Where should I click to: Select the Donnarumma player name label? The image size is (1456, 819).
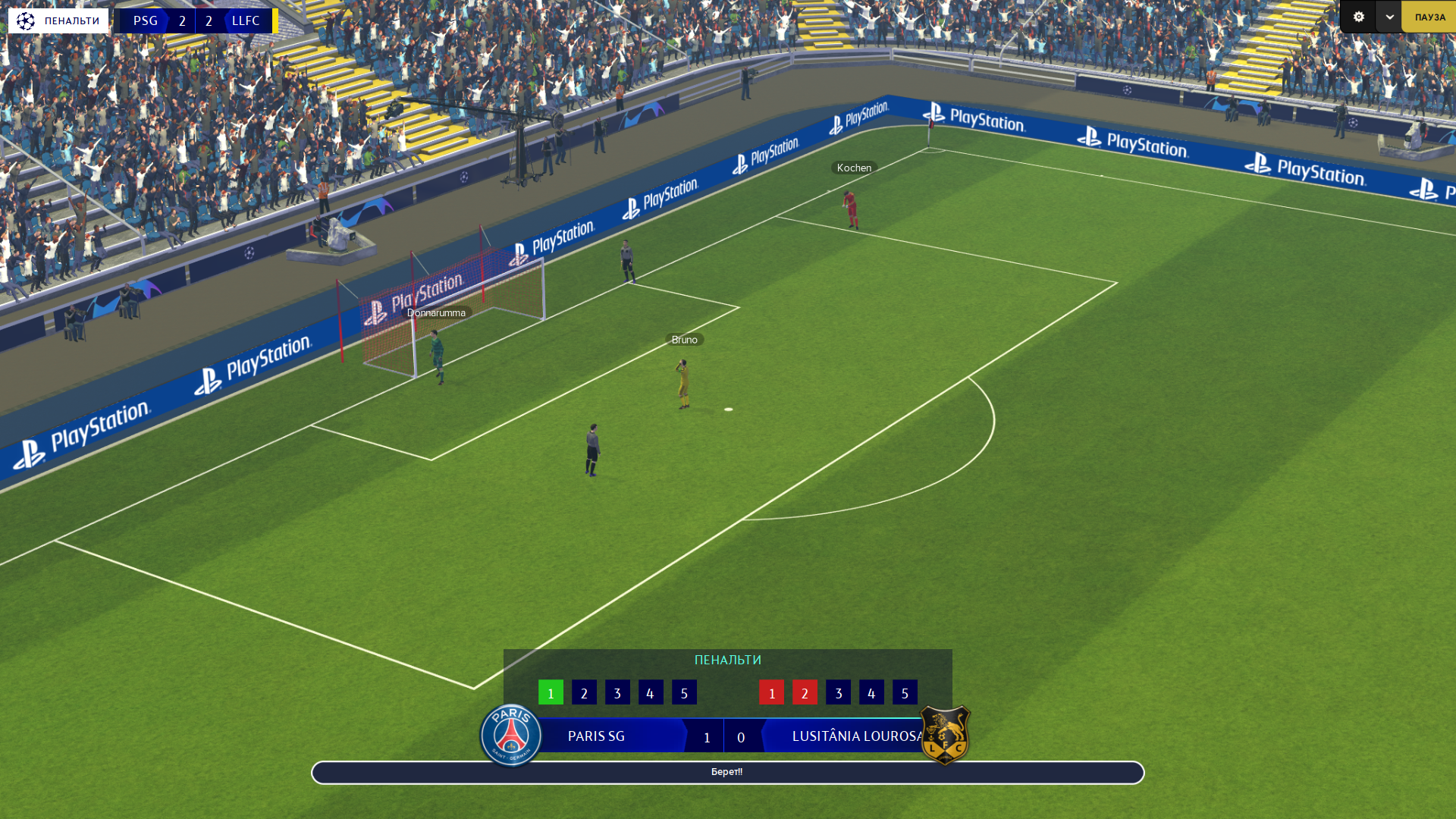pyautogui.click(x=436, y=312)
